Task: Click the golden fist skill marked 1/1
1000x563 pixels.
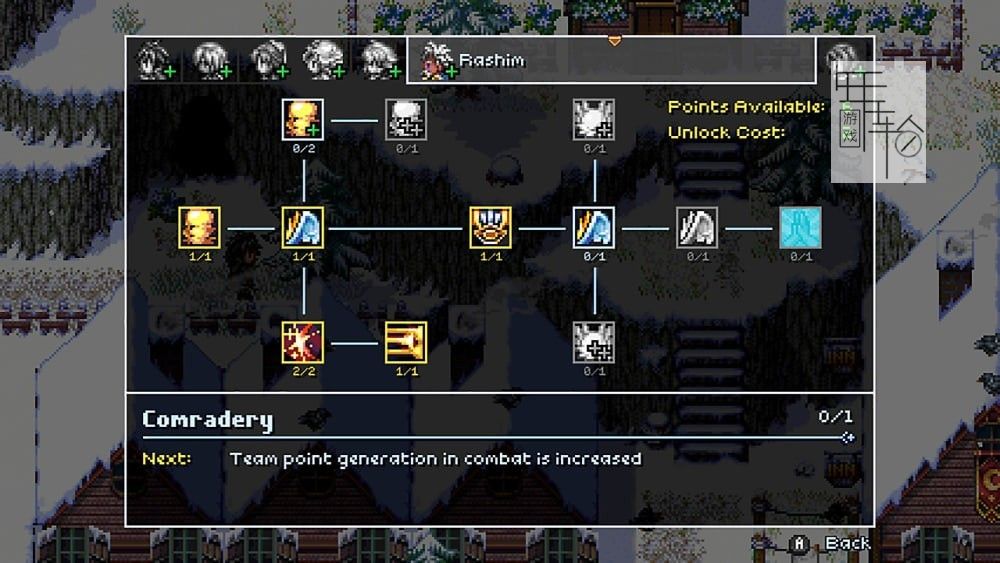Action: (200, 228)
